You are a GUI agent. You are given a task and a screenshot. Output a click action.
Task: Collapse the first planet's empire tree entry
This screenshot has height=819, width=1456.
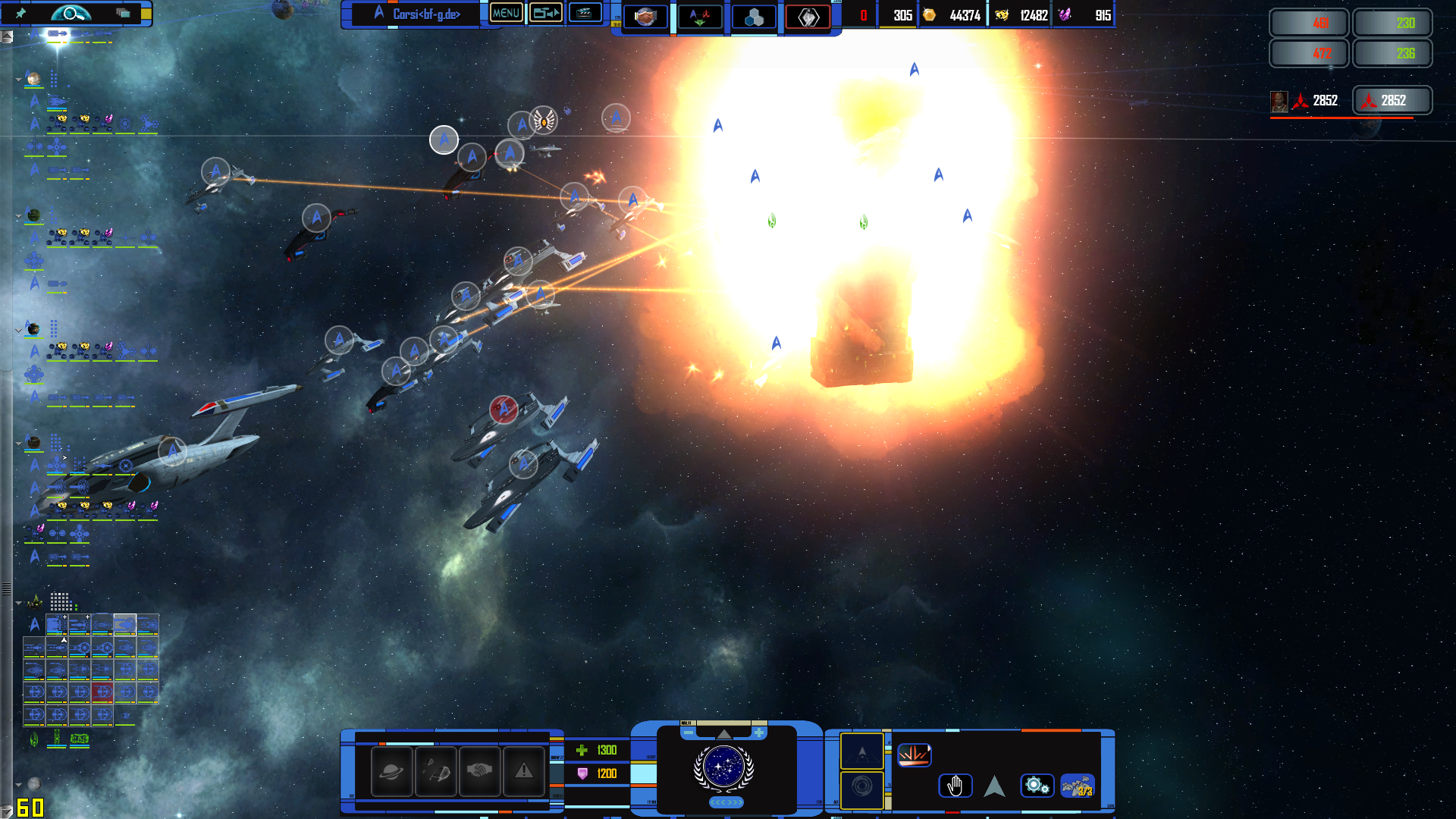point(18,79)
